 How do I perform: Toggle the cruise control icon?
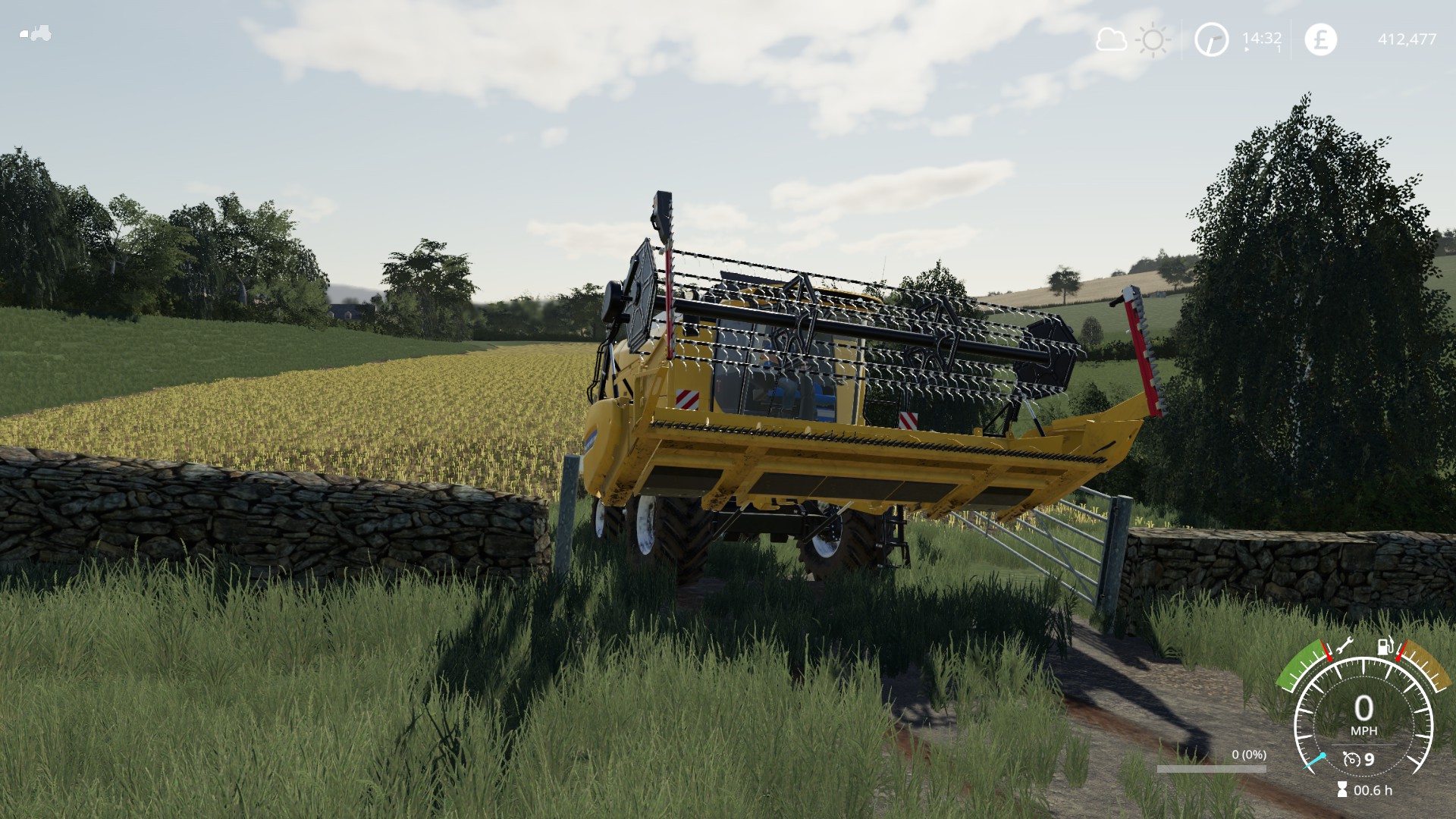pyautogui.click(x=1351, y=759)
